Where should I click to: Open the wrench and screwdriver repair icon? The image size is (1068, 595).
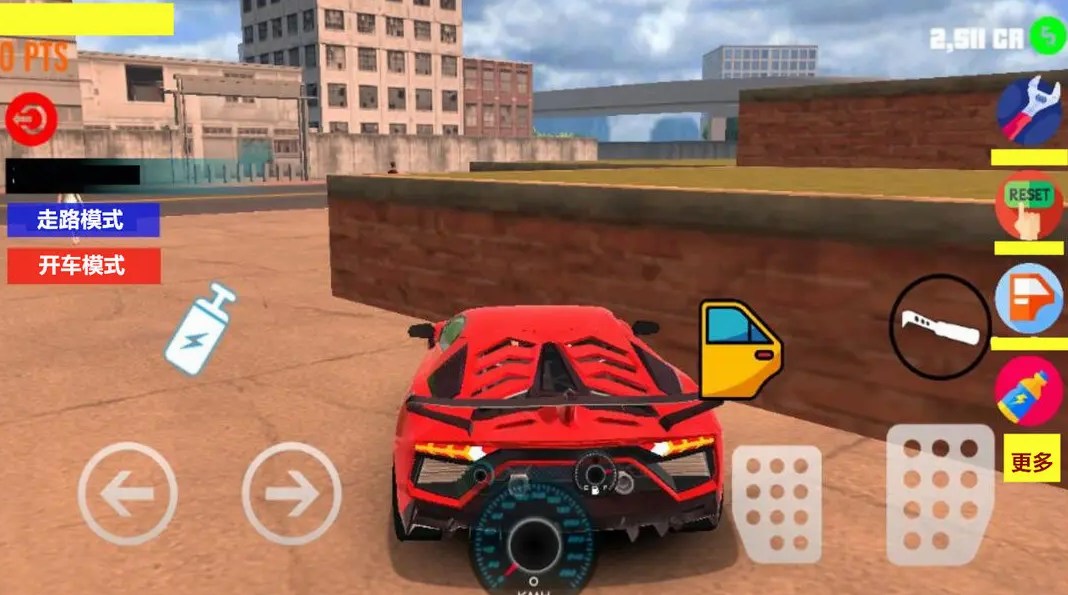point(1029,110)
